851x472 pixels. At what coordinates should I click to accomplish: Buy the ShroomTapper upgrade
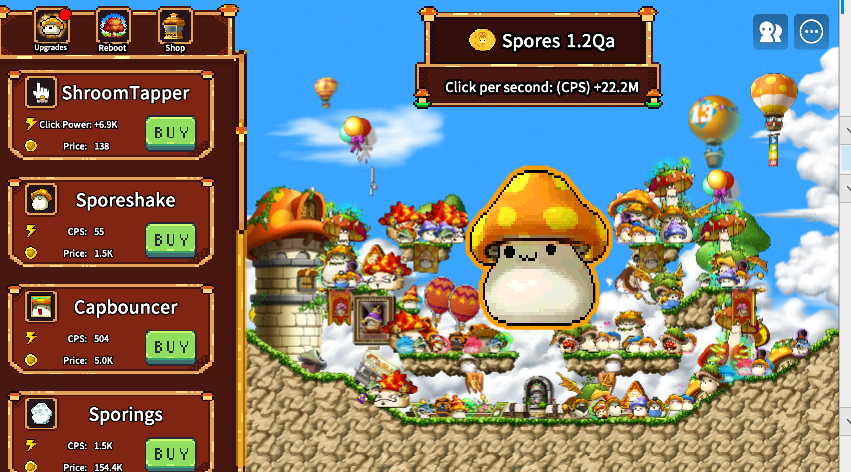[171, 133]
